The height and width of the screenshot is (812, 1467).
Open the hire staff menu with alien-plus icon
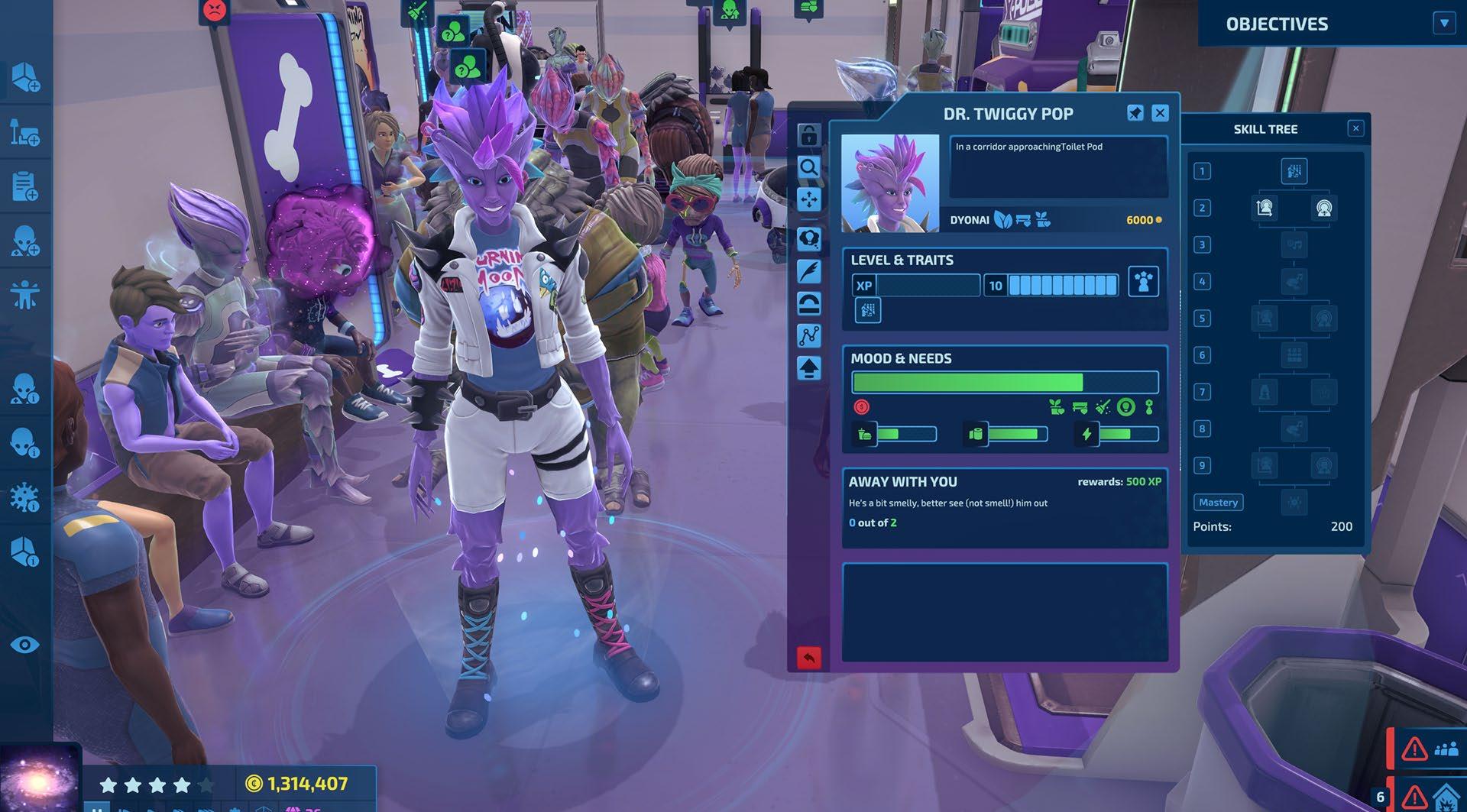[25, 241]
